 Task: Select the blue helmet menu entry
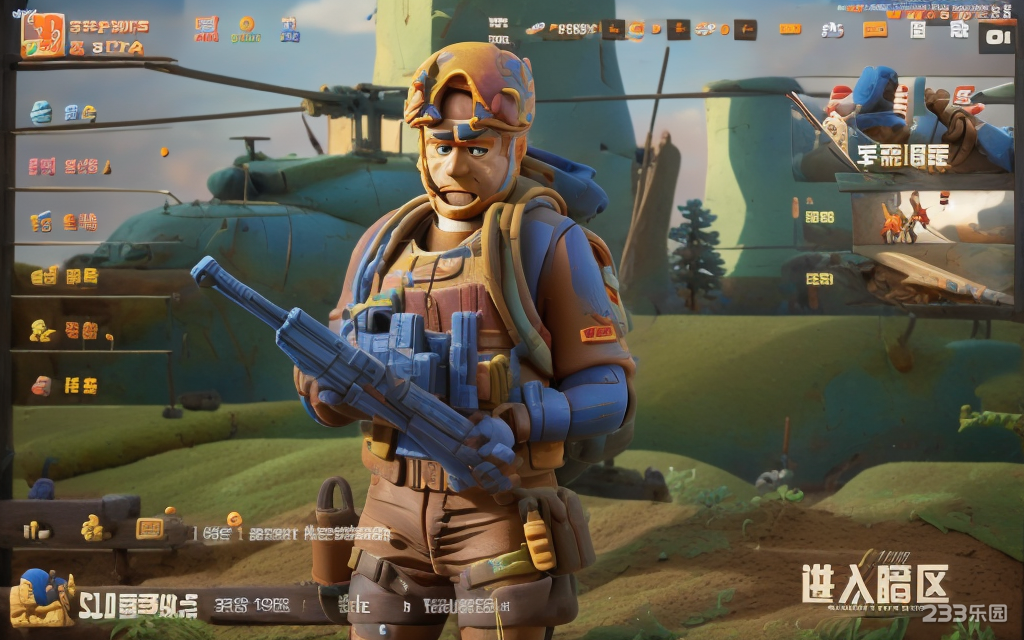point(42,112)
